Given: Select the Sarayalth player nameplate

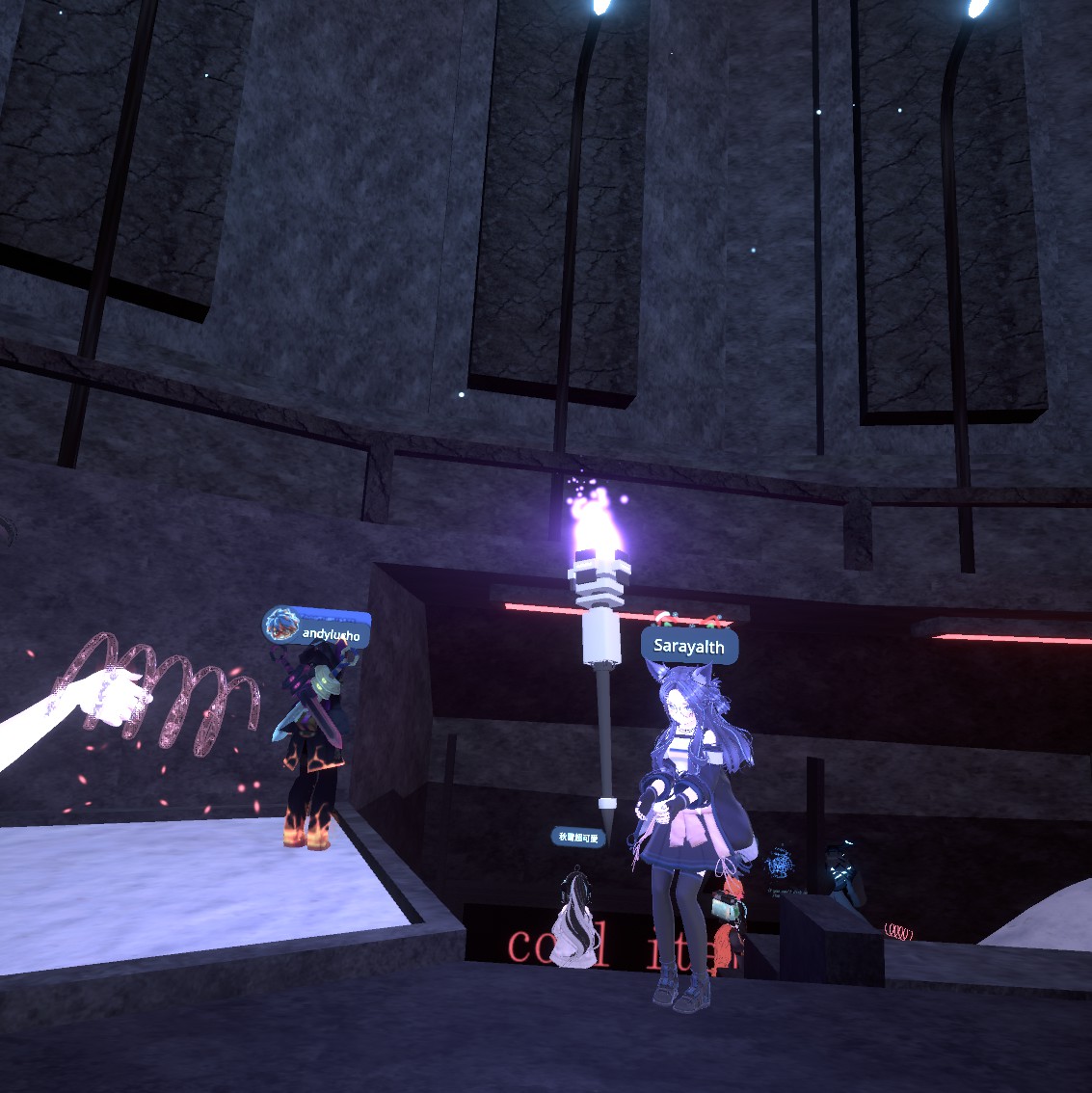Looking at the screenshot, I should click(689, 647).
